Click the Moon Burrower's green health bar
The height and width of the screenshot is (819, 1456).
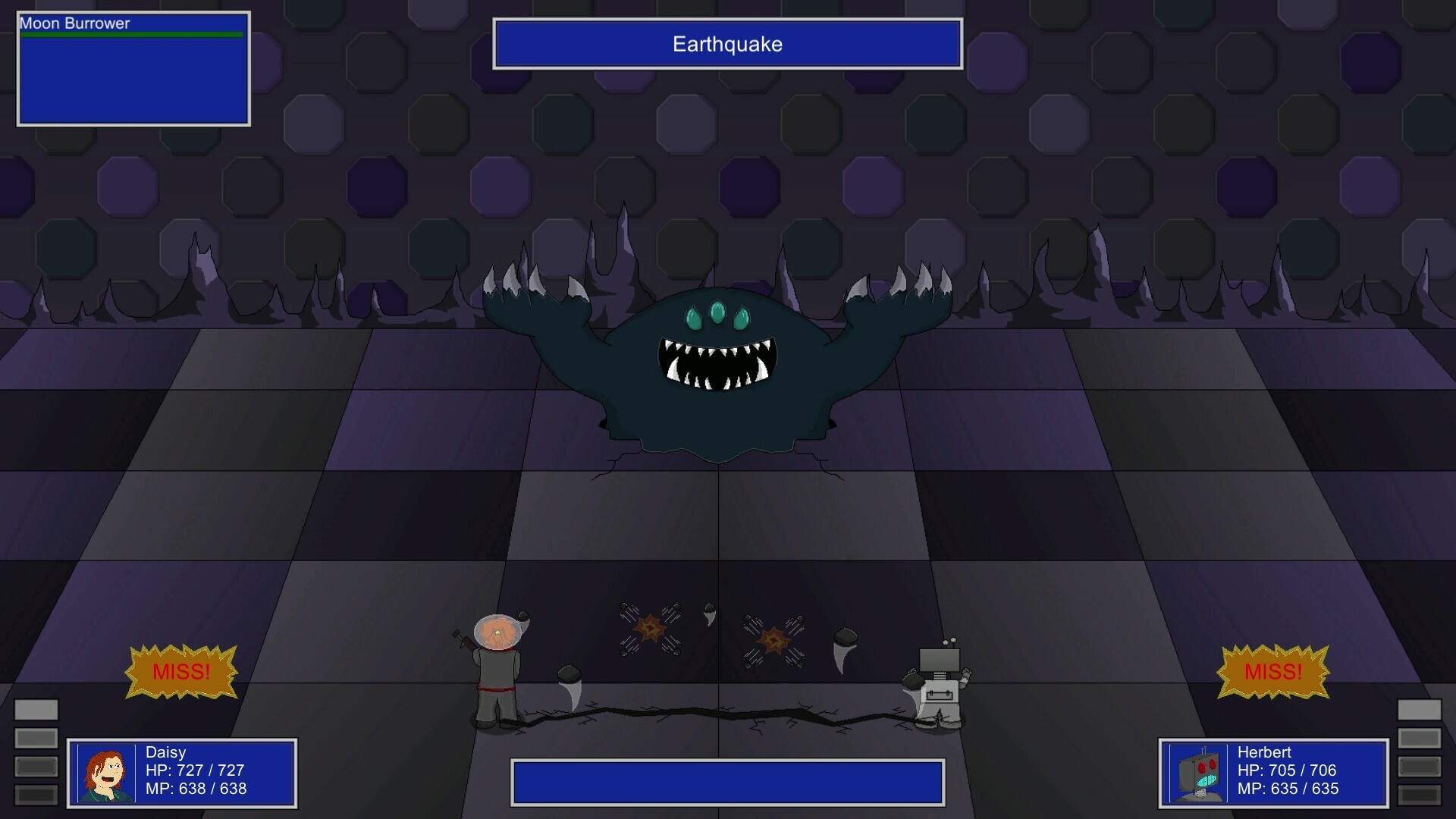(130, 35)
